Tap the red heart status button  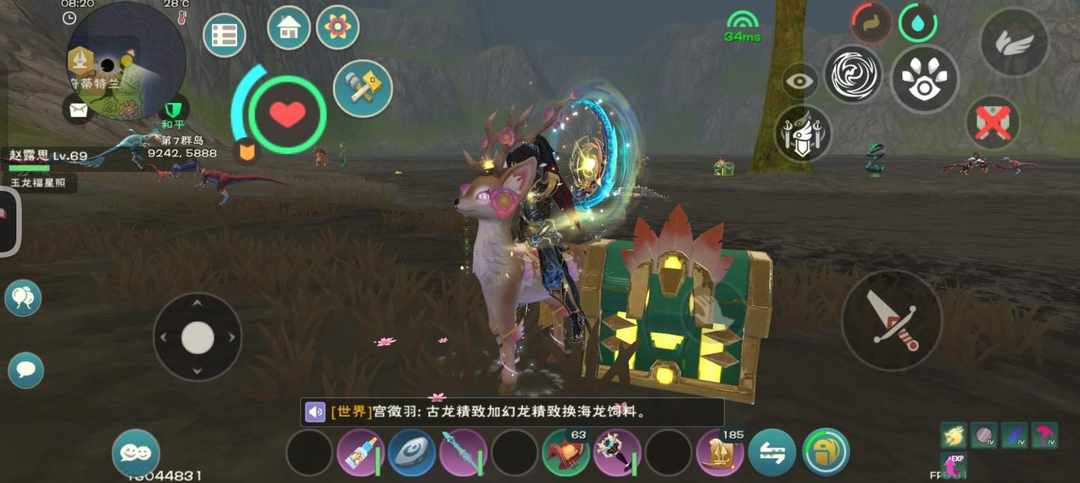click(288, 114)
